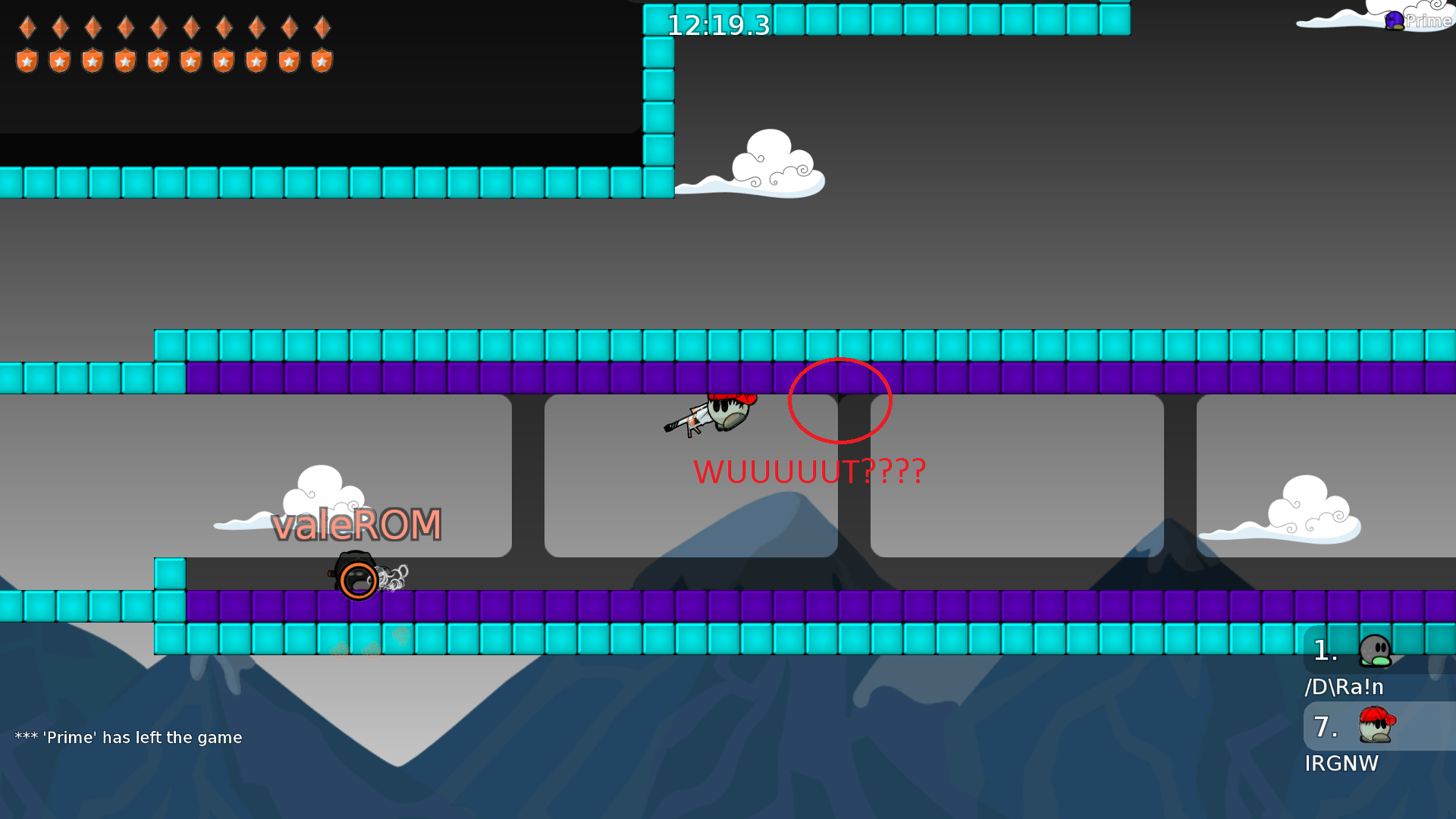Select the last health diamond in the row
1456x819 pixels.
point(322,28)
